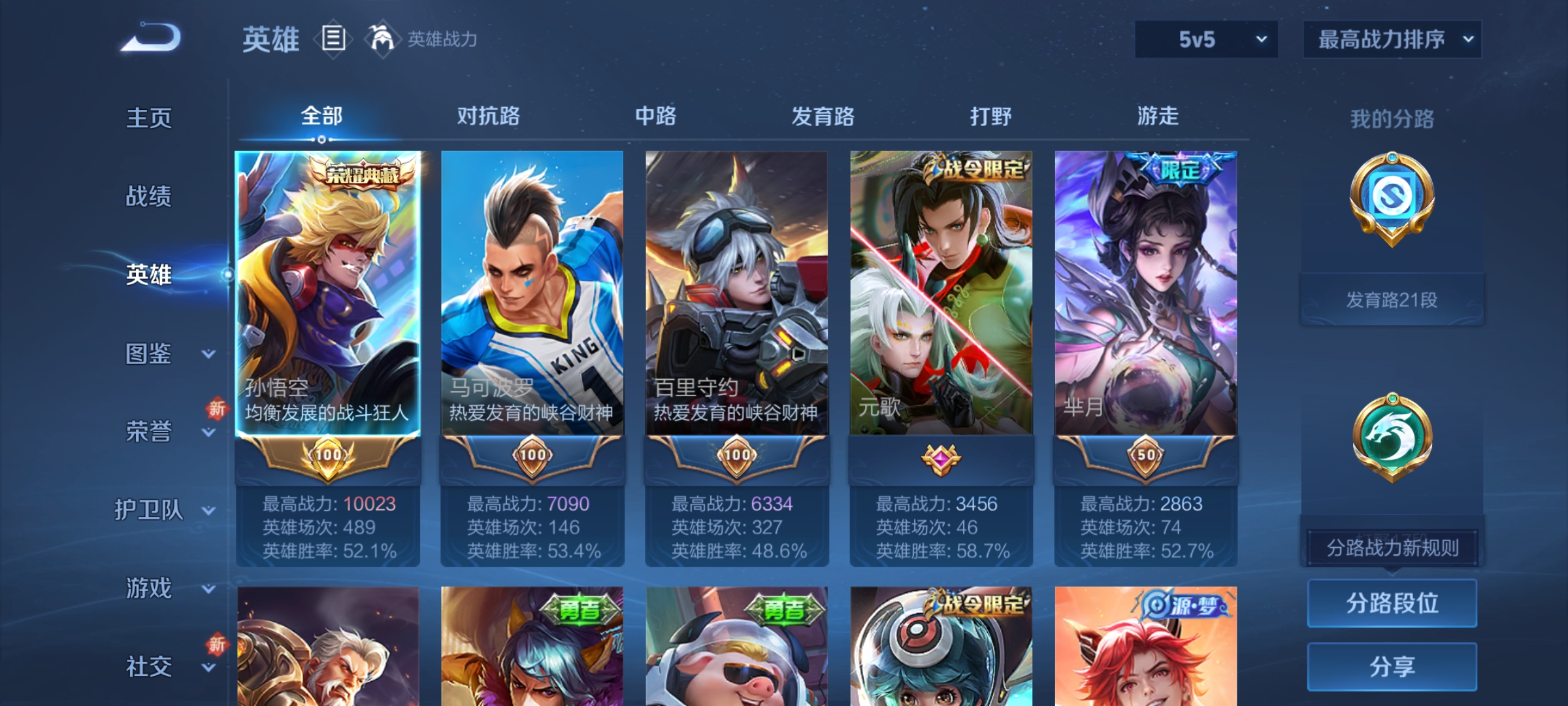1568x706 pixels.
Task: Open the 最高战力排序 sorting dropdown
Action: pos(1392,40)
